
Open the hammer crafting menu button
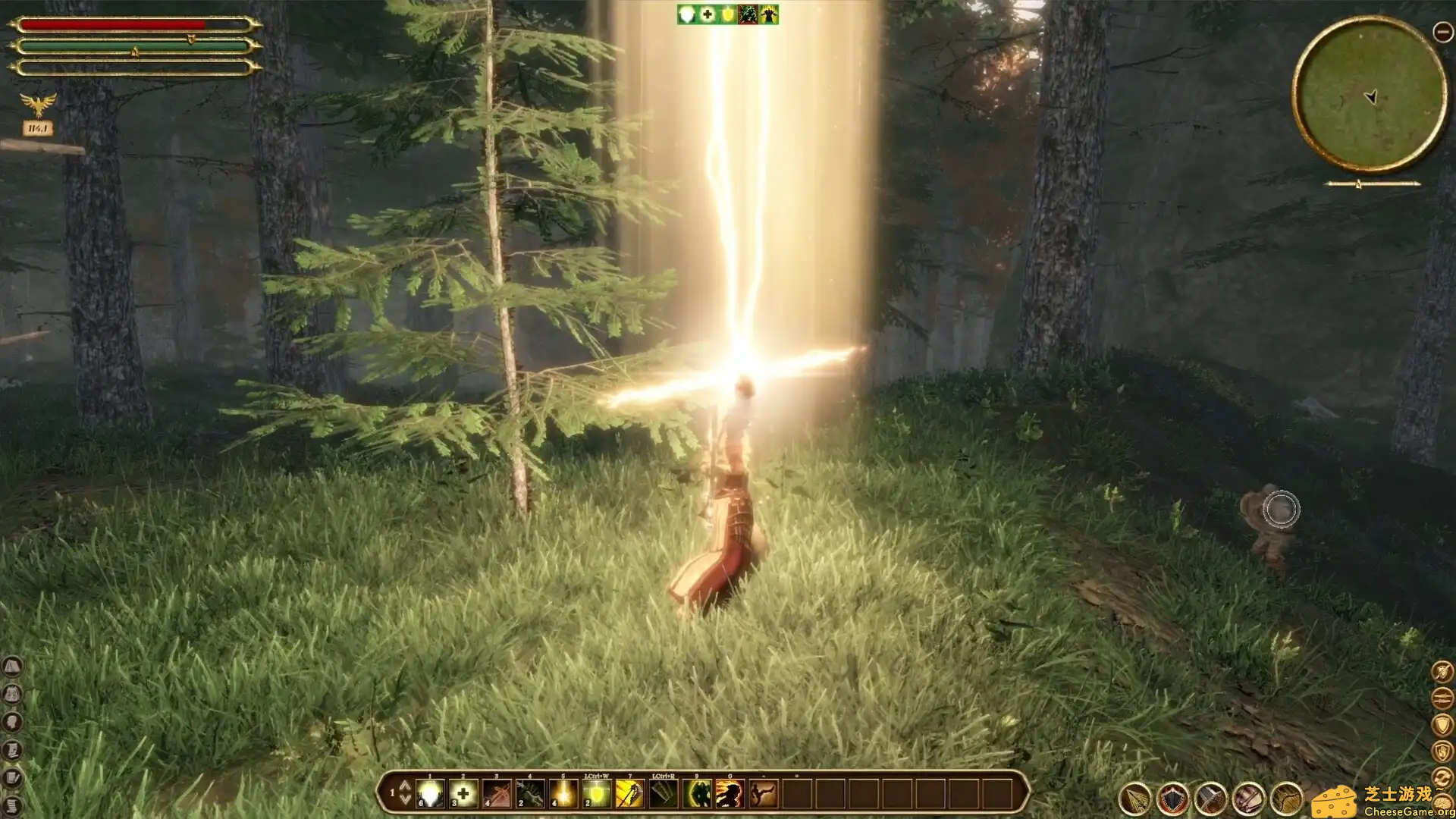click(x=1248, y=799)
